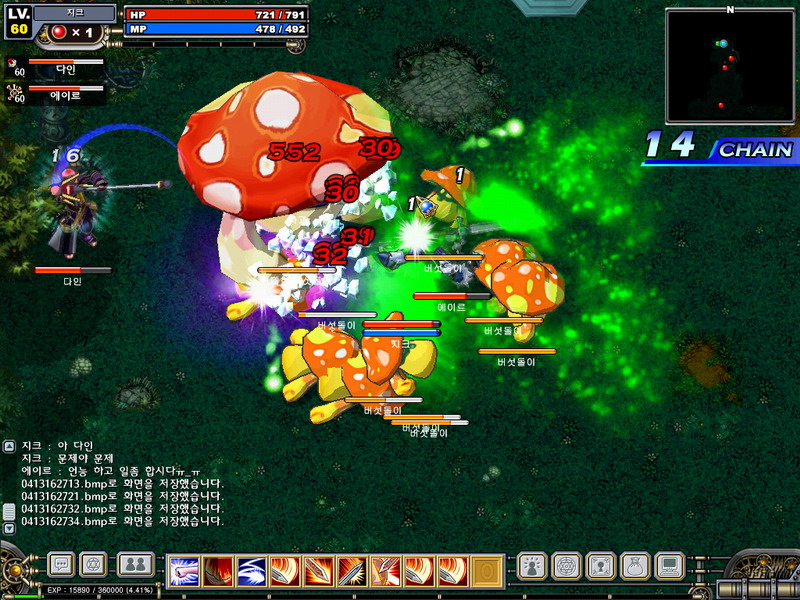Click the keyhole menu button
The image size is (800, 600).
click(x=600, y=567)
